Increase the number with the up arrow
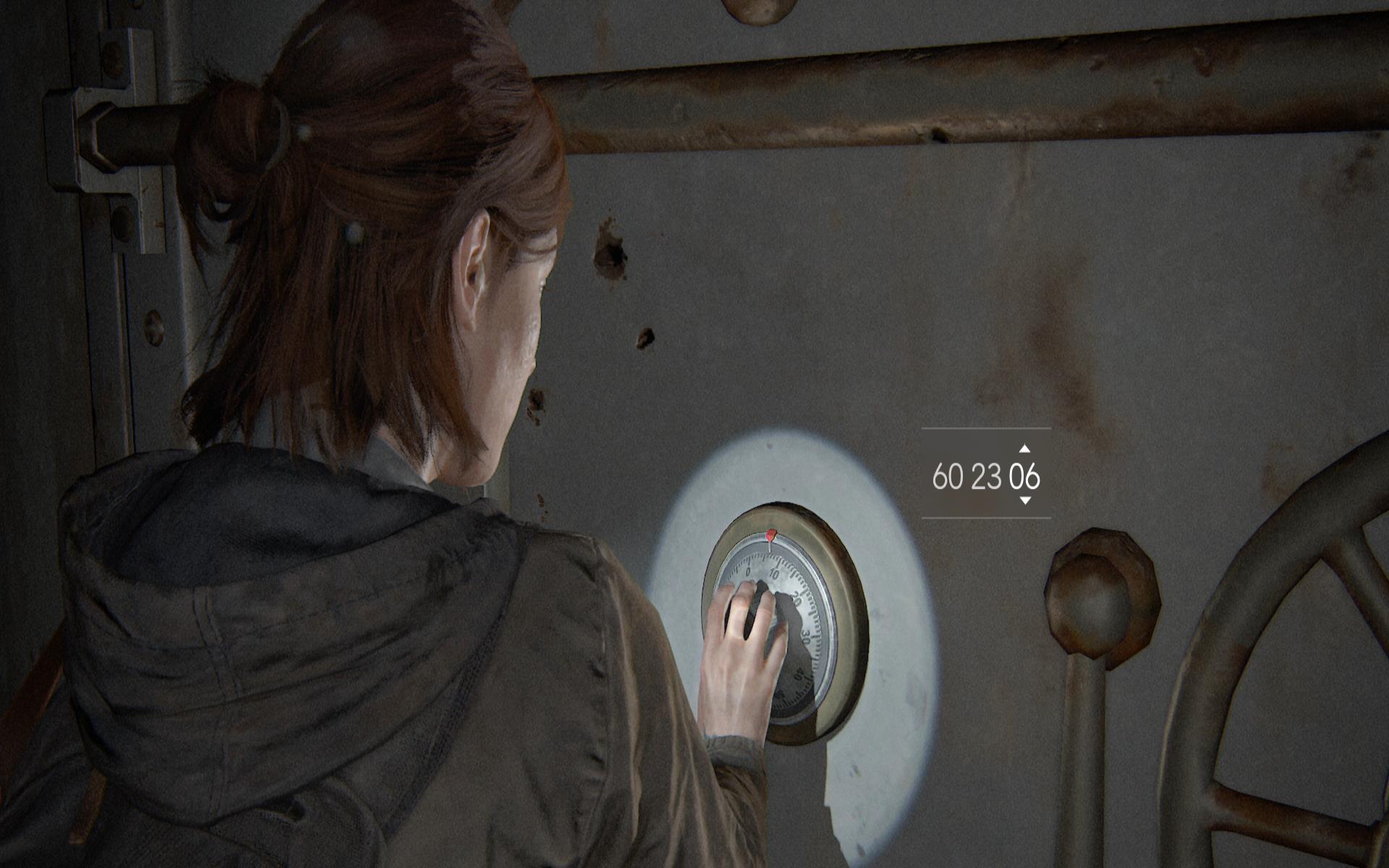 [1024, 449]
